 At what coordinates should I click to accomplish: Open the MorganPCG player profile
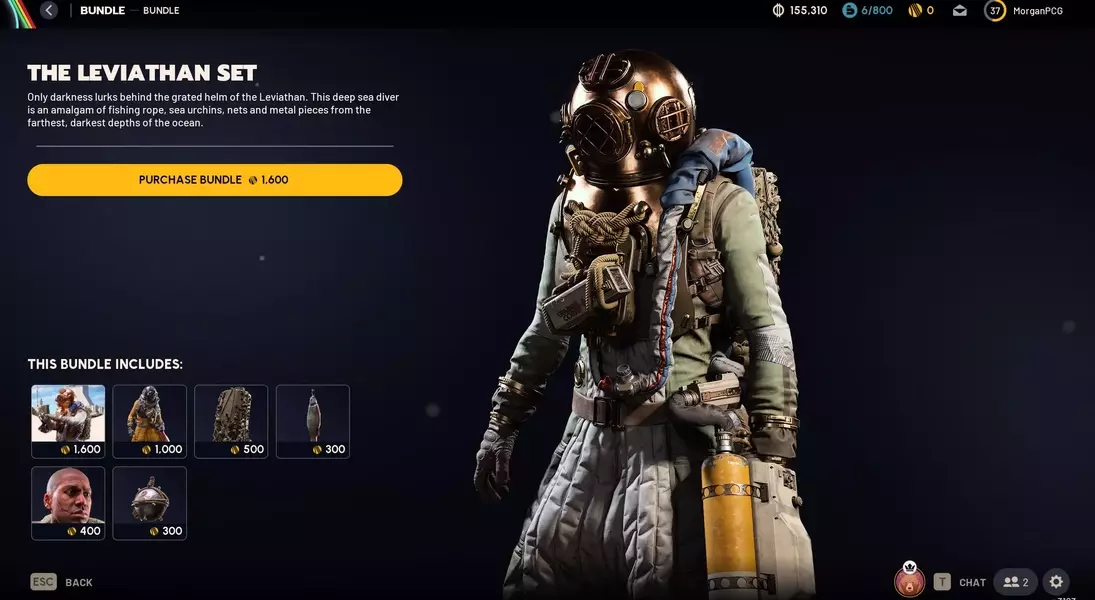coord(1024,11)
